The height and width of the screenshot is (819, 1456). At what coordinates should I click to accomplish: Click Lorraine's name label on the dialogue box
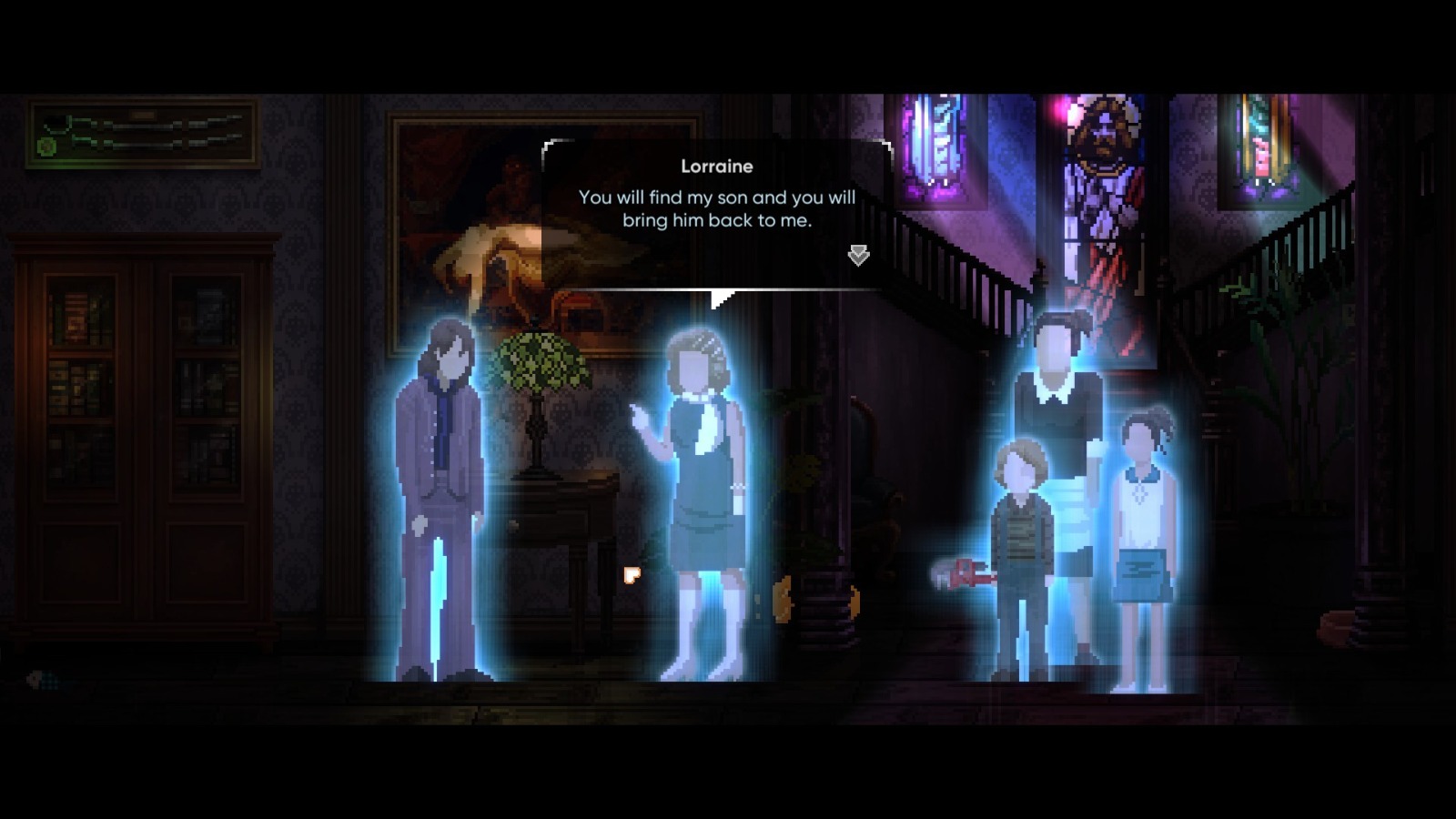[715, 167]
